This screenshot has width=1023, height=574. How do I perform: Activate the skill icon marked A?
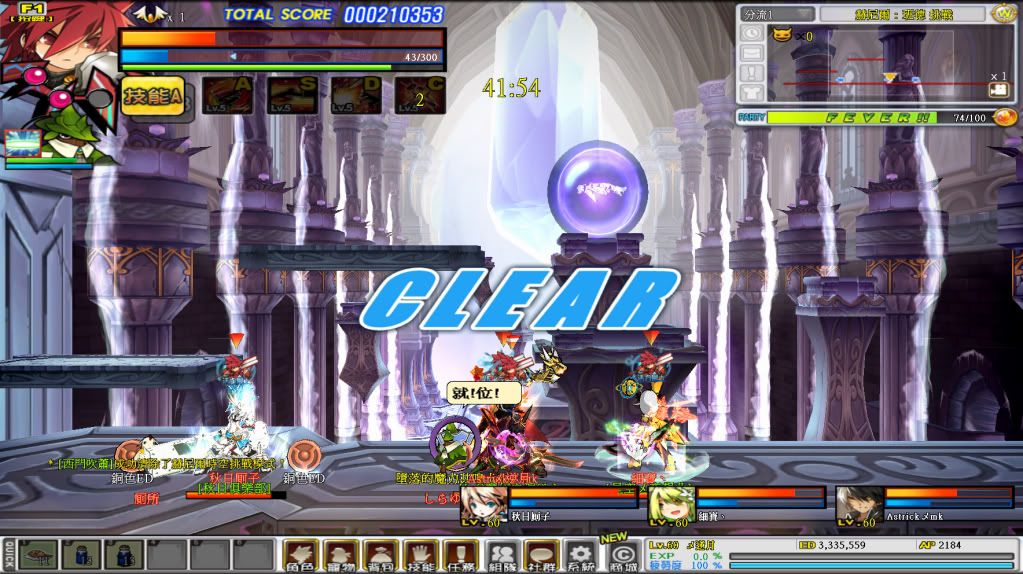coord(227,96)
